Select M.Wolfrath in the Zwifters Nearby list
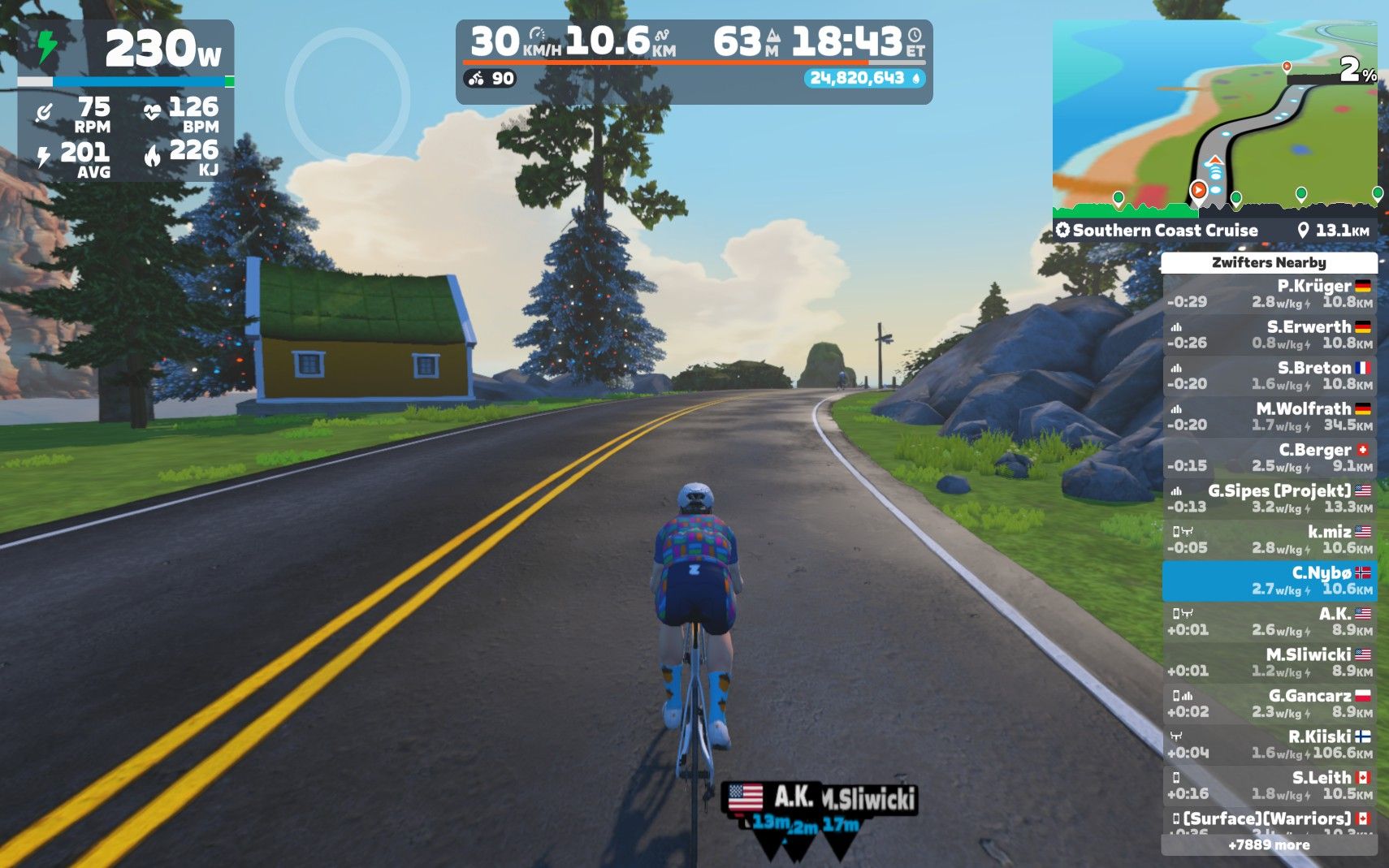Screen dimensions: 1389x868 [1269, 417]
